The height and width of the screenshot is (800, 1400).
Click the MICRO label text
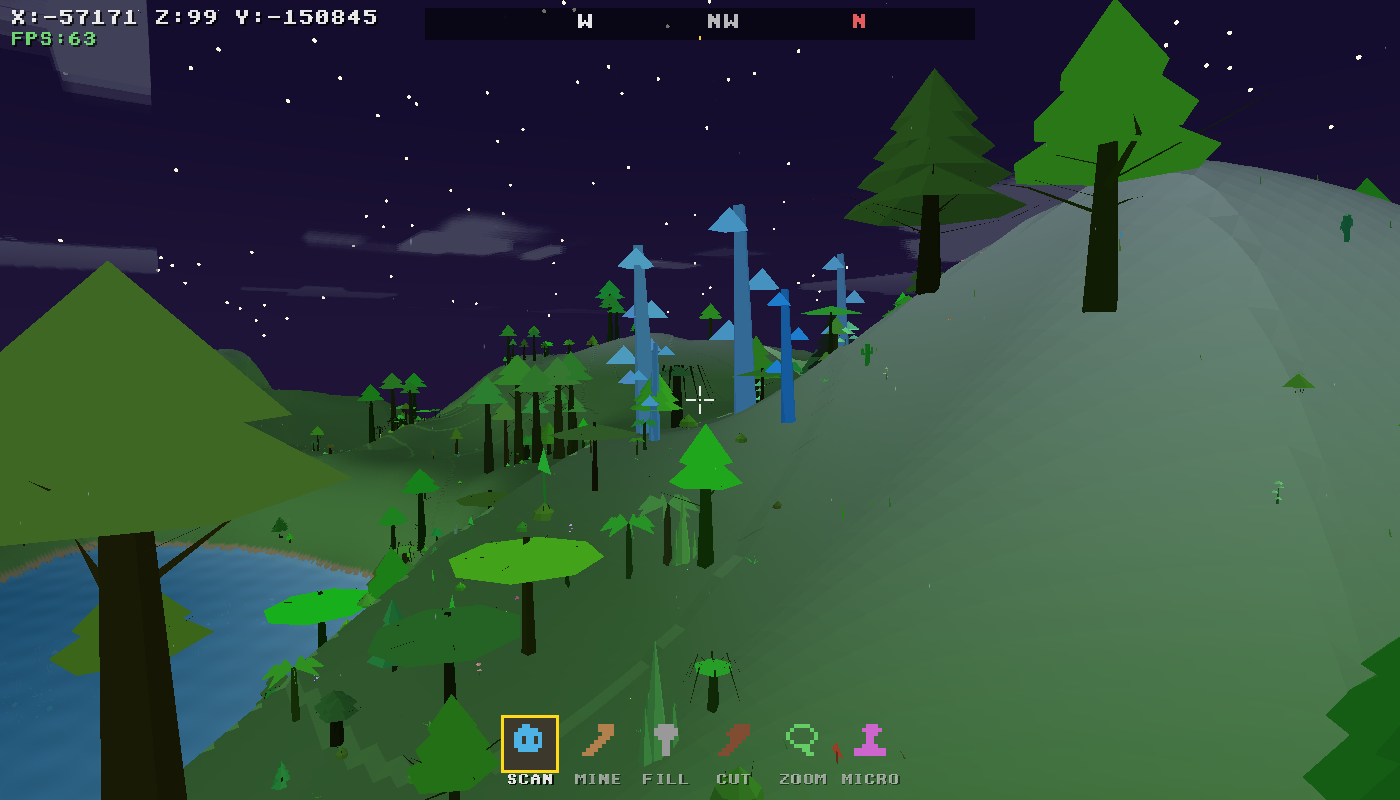click(868, 778)
